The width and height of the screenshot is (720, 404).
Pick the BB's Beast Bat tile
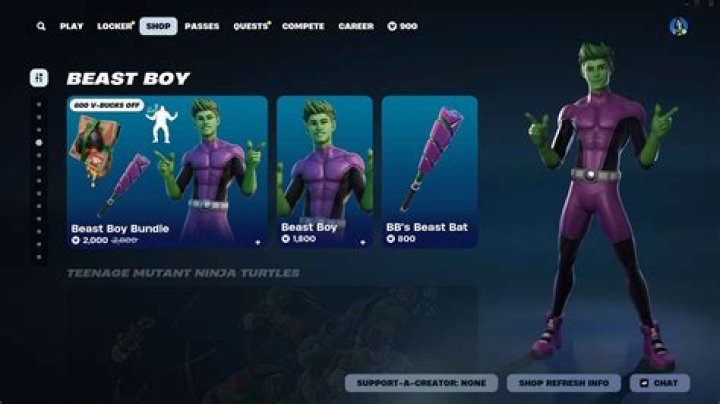click(429, 171)
